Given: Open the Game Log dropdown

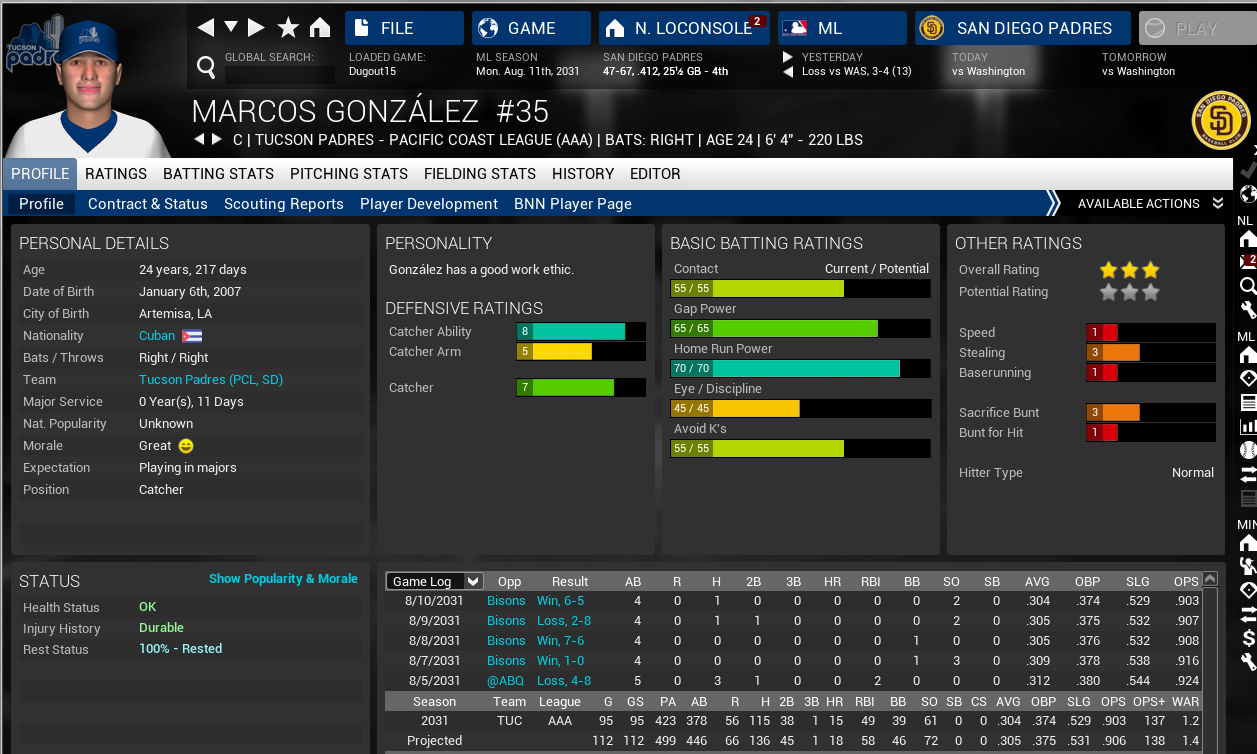Looking at the screenshot, I should (x=435, y=581).
